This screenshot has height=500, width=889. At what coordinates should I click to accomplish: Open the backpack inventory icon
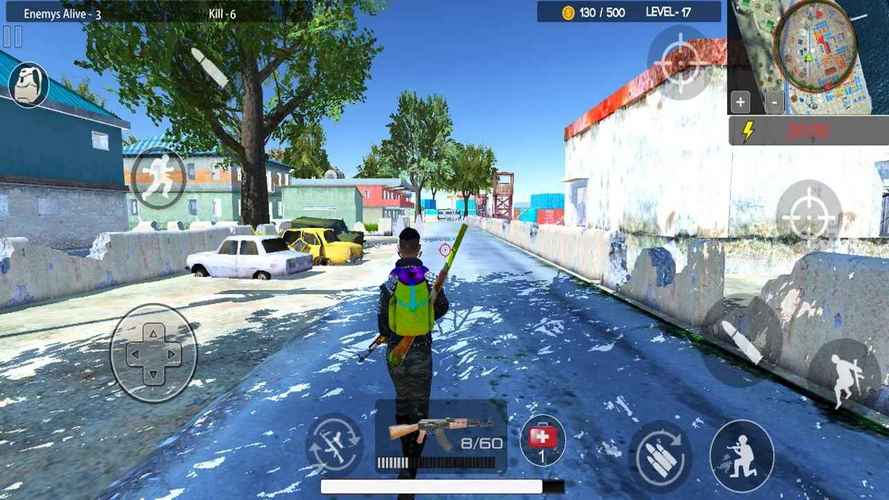pos(29,85)
